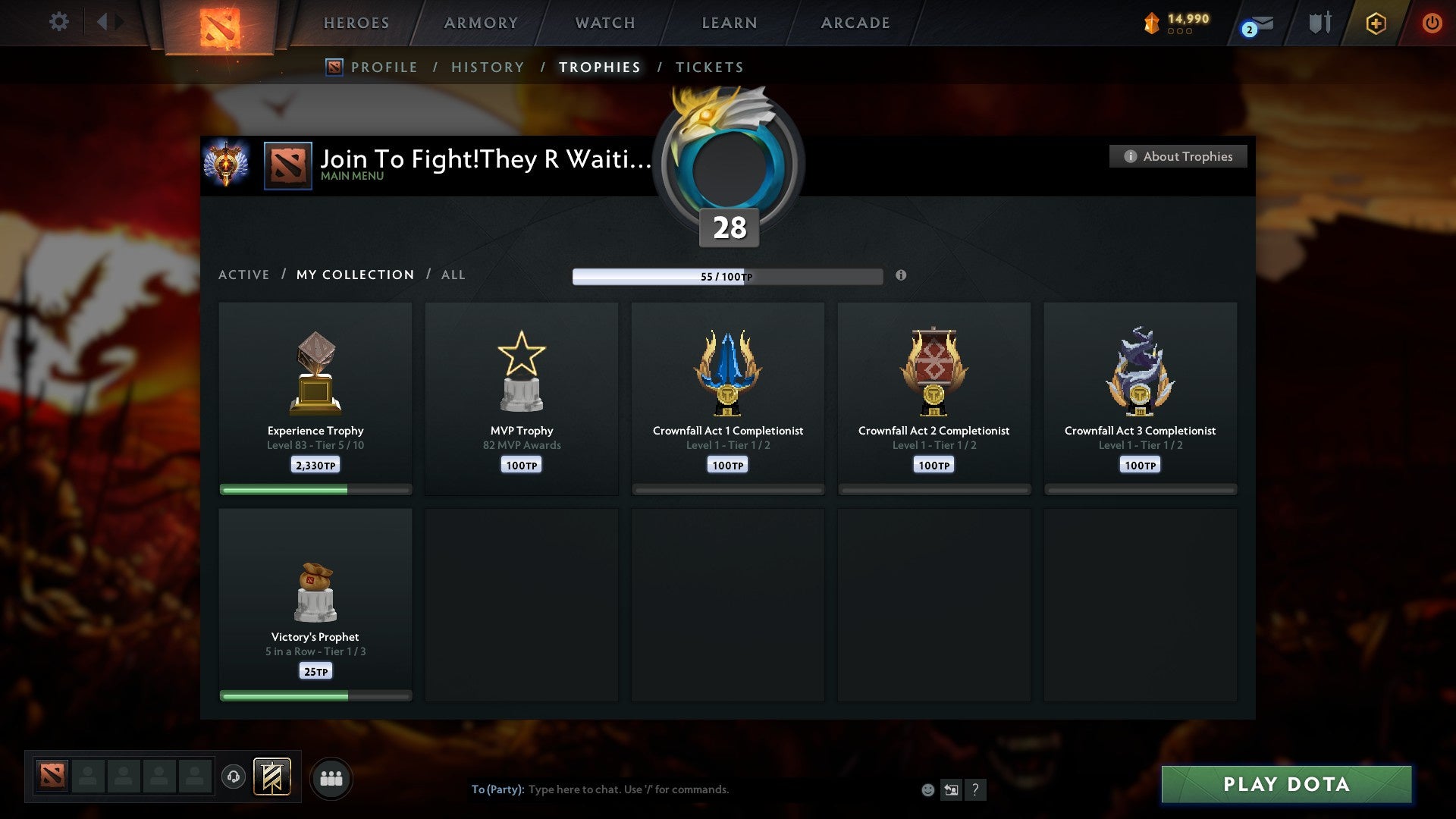Click the About Trophies button
This screenshot has width=1456, height=819.
point(1178,156)
